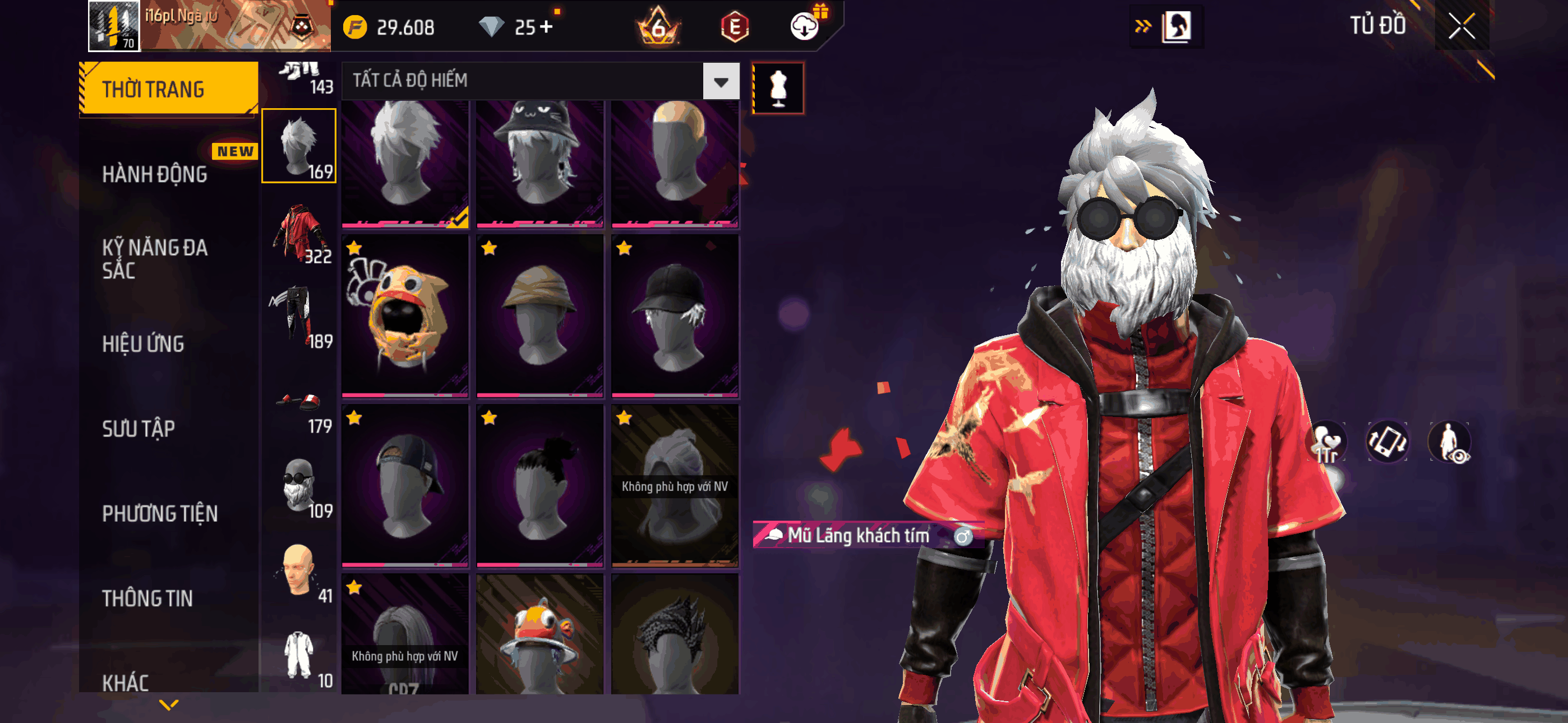The height and width of the screenshot is (723, 1568).
Task: Switch to the Hành Động tab
Action: click(155, 175)
